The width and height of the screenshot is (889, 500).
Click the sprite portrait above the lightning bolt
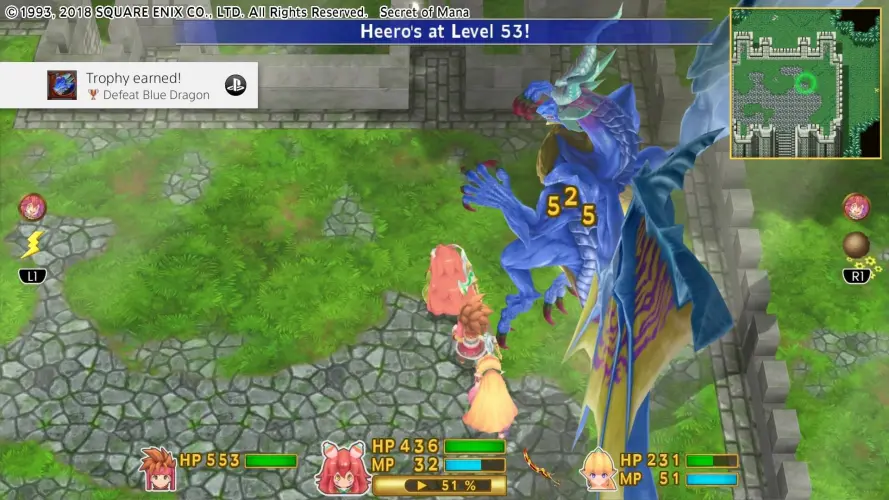pyautogui.click(x=32, y=207)
